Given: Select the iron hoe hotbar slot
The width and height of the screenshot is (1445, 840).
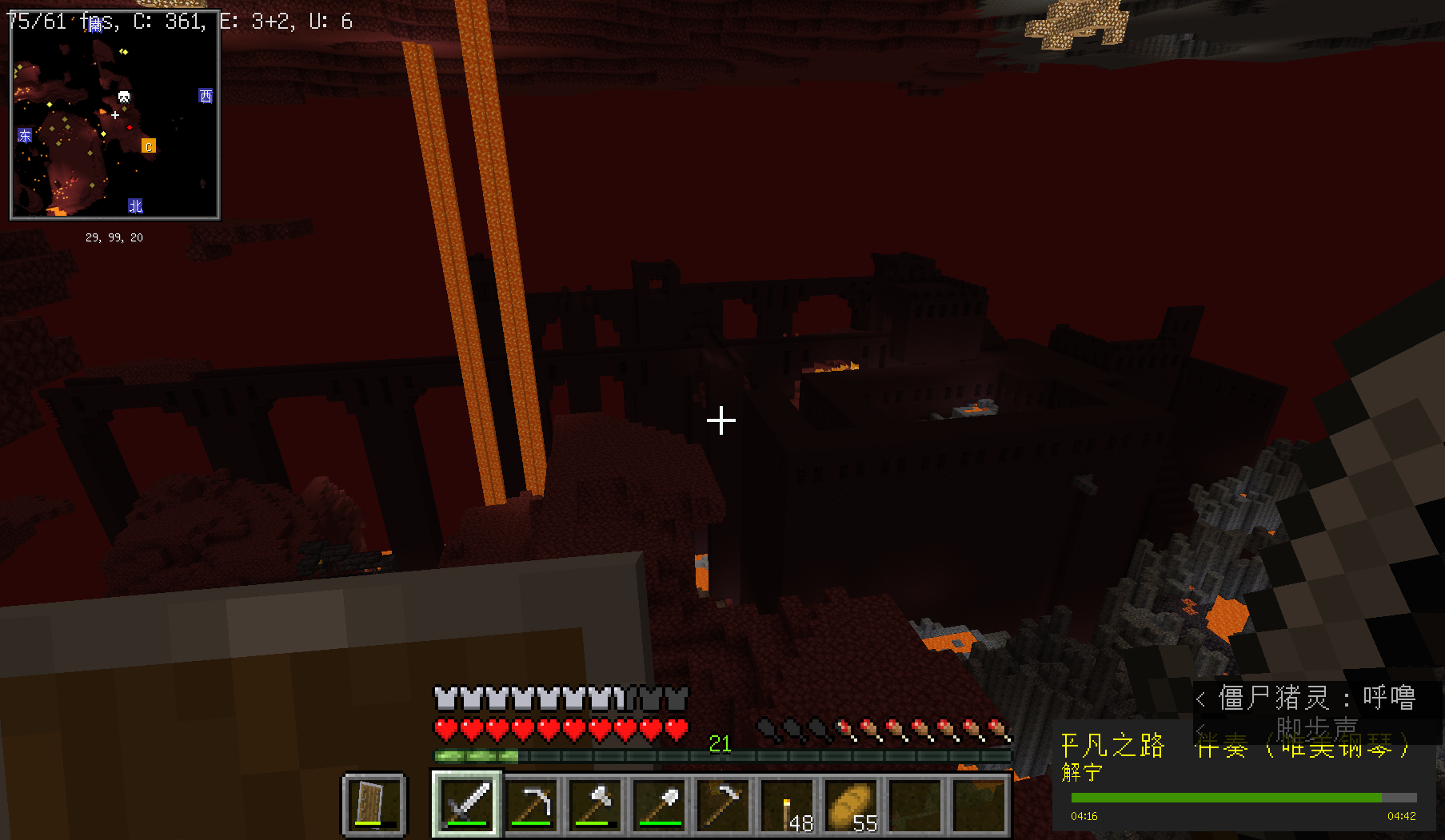Looking at the screenshot, I should pos(724,803).
